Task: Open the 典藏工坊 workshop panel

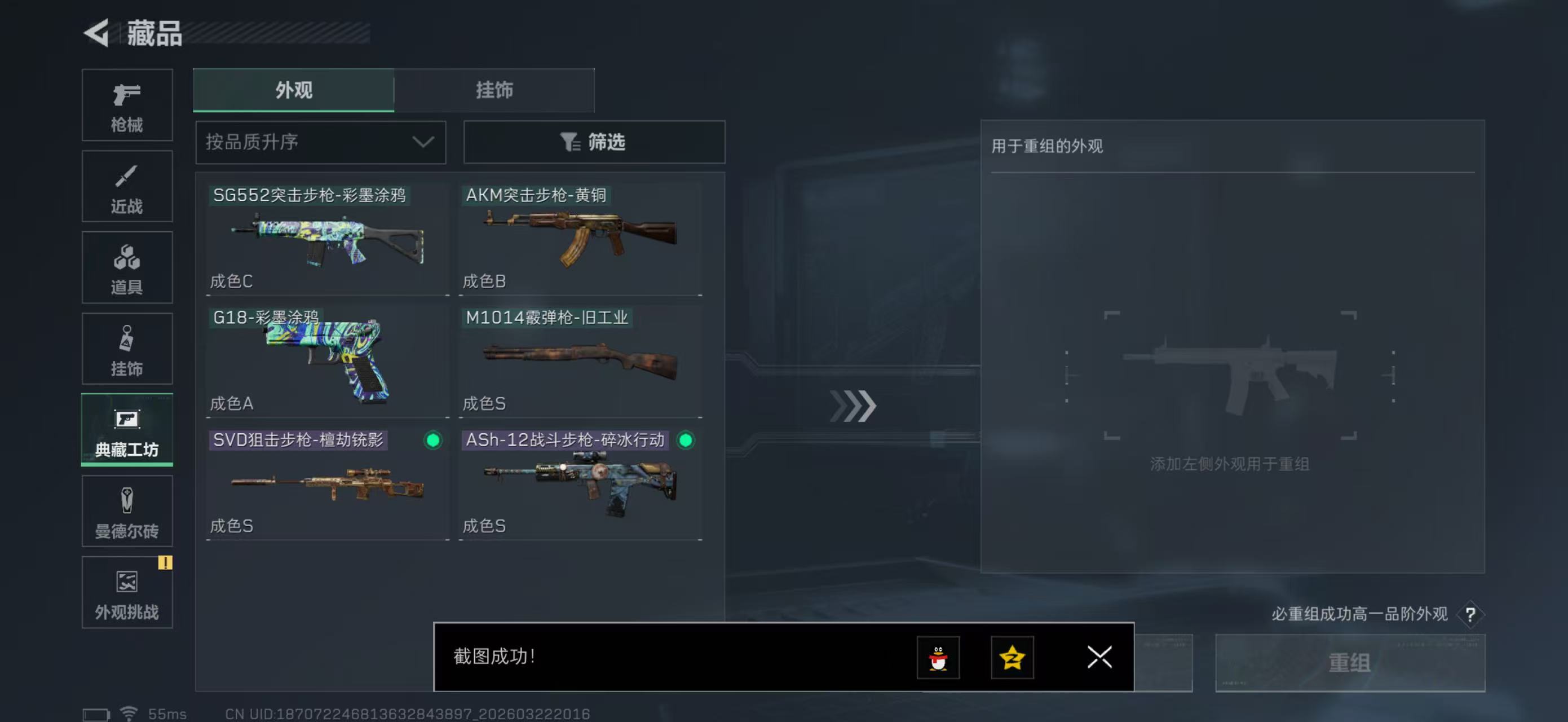Action: (127, 430)
